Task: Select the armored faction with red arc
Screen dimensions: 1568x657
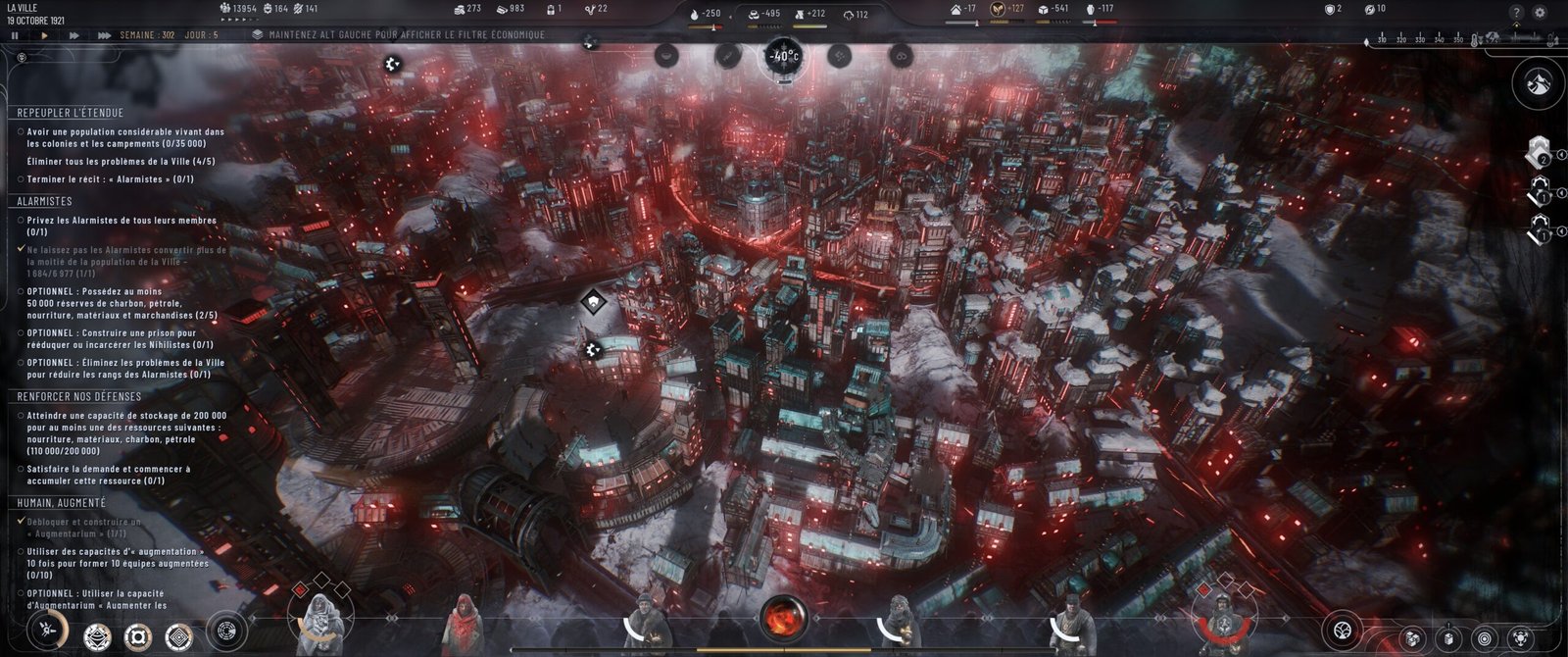Action: click(x=1222, y=618)
